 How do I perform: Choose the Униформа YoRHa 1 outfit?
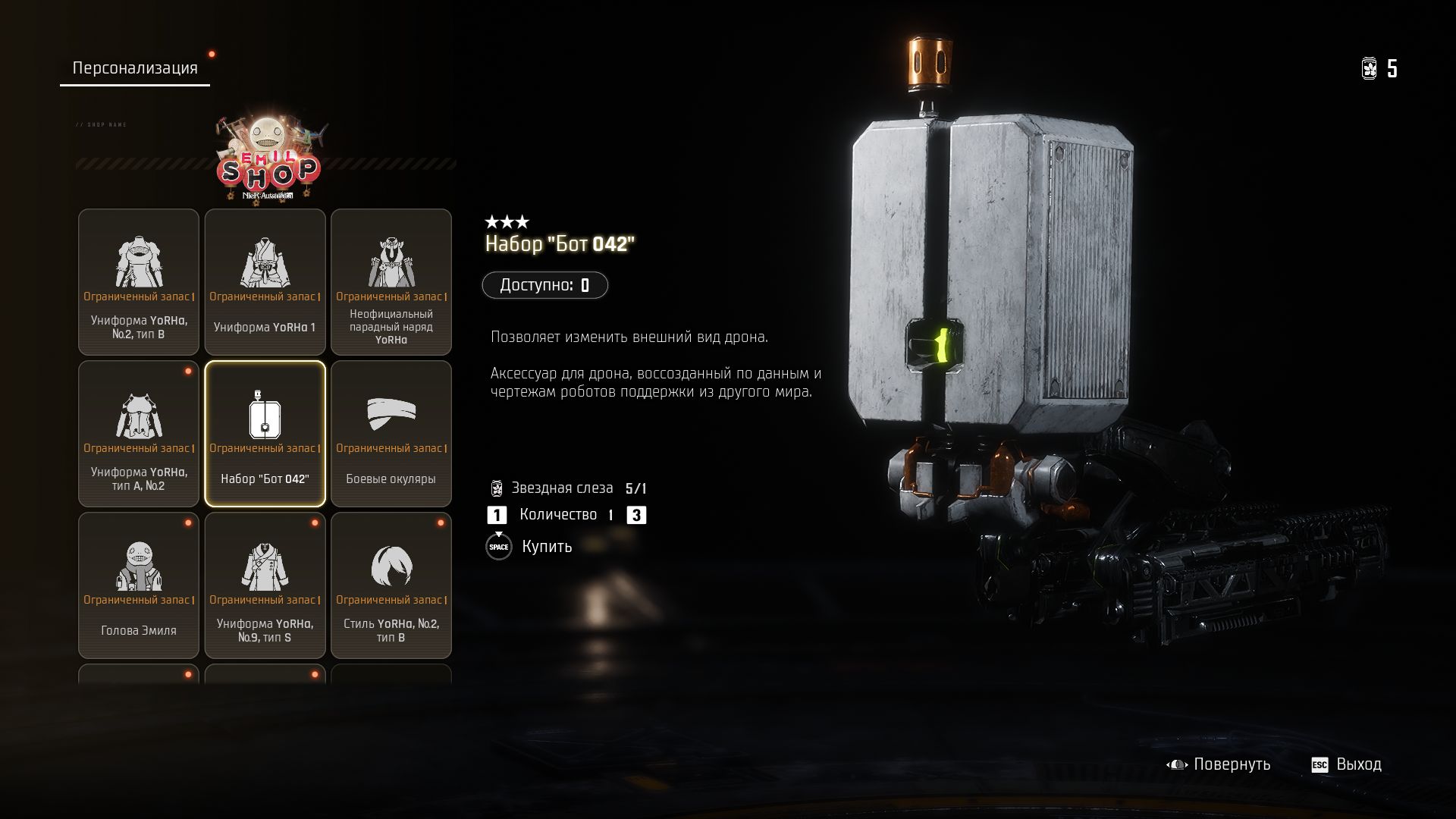tap(265, 282)
